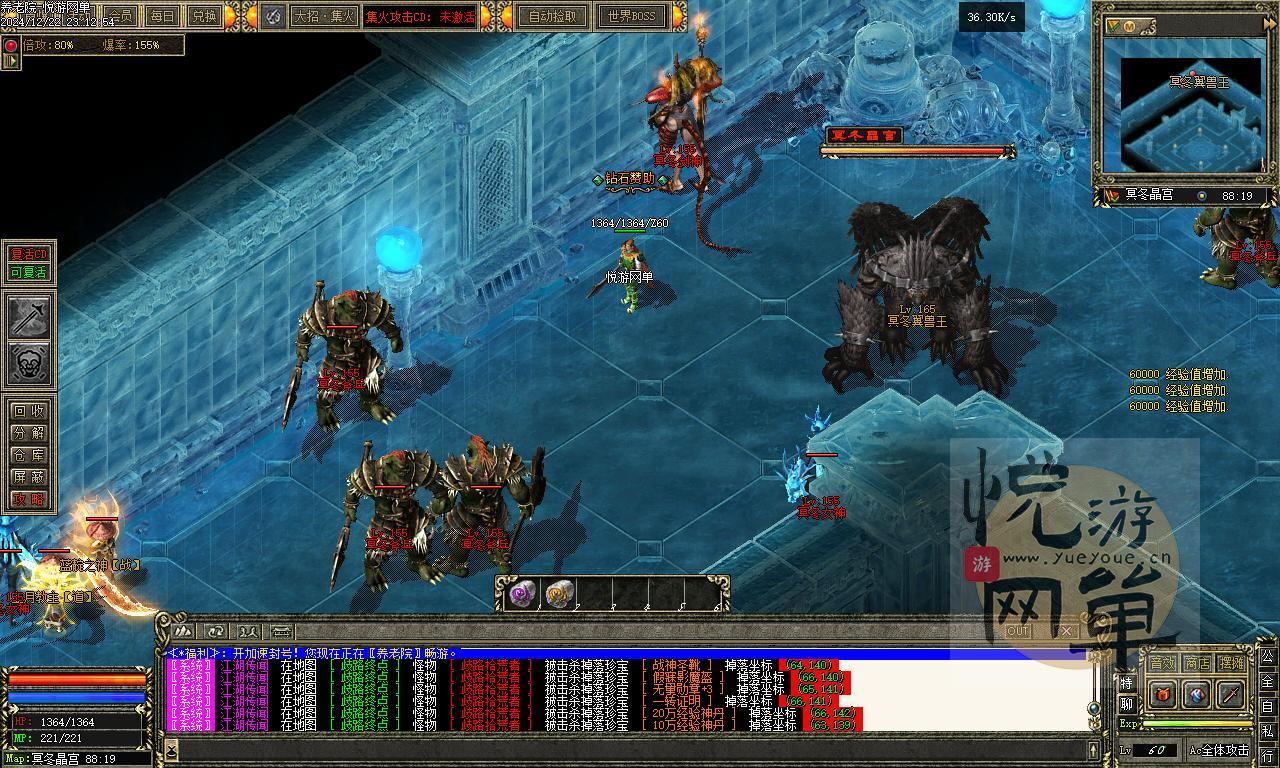The width and height of the screenshot is (1280, 768).
Task: Select the sword skill icon on left panel
Action: pyautogui.click(x=30, y=317)
